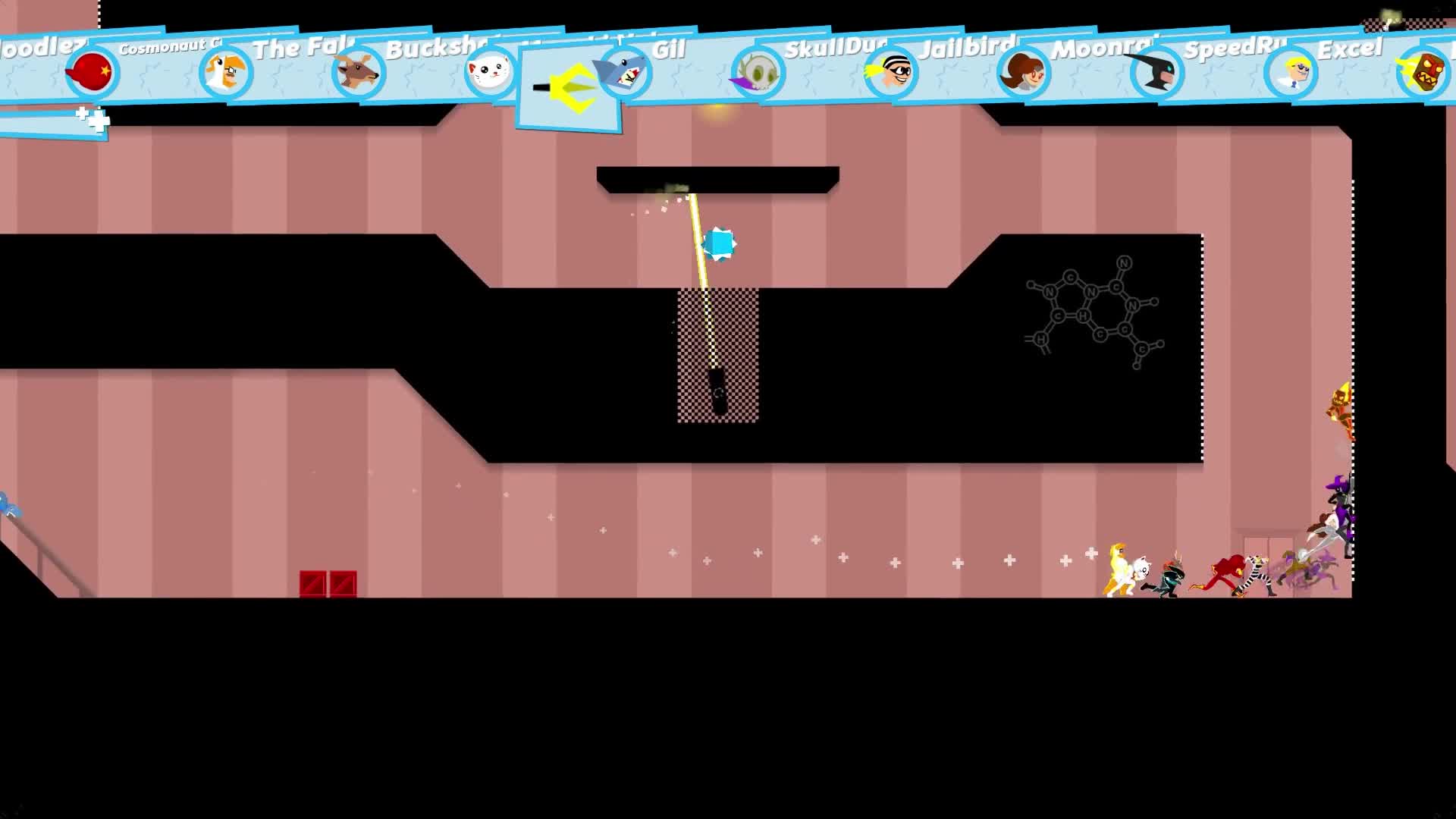
Task: Select Buckshot's white cat avatar
Action: (490, 72)
